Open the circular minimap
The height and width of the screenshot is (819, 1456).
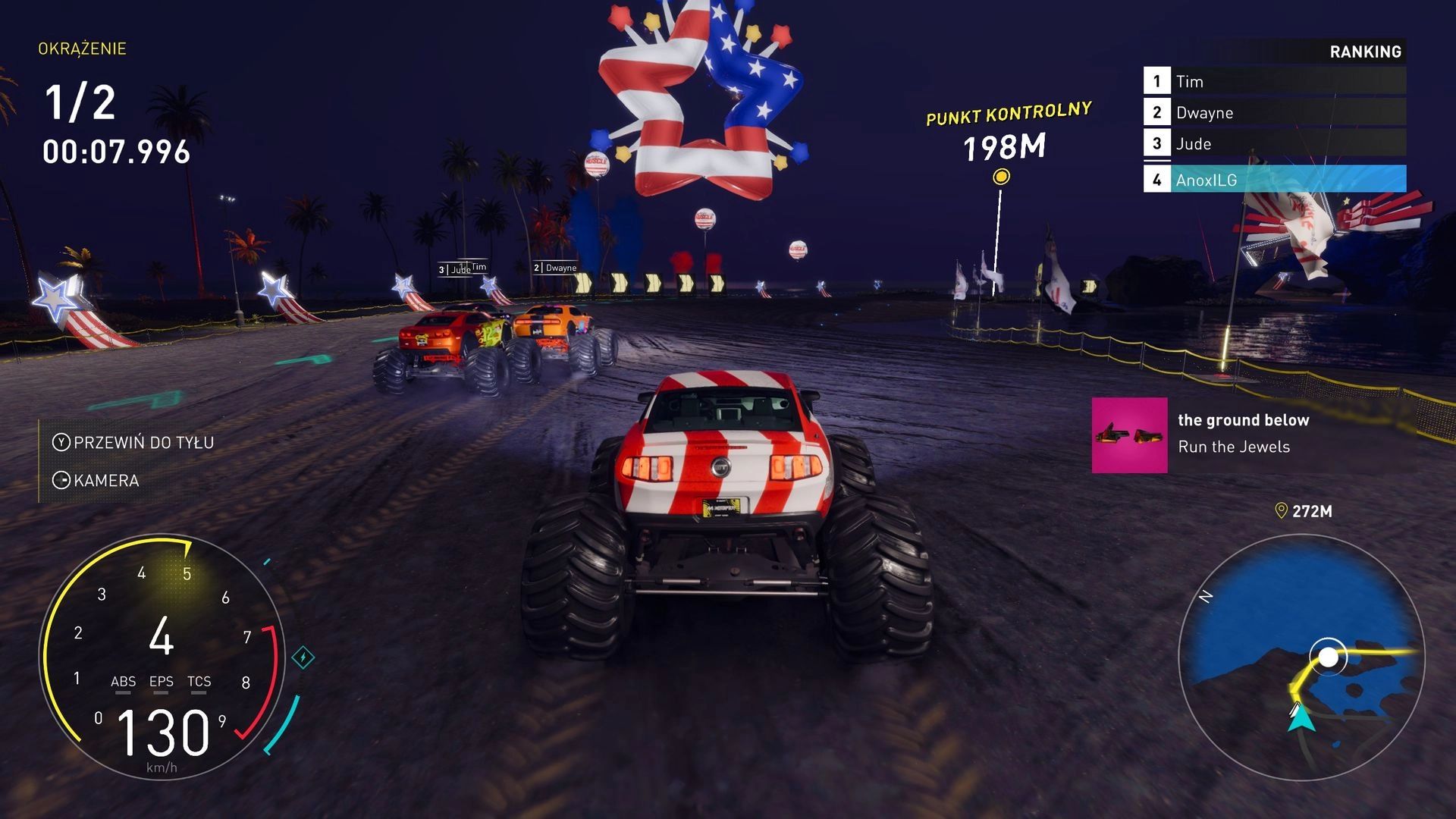tap(1301, 657)
